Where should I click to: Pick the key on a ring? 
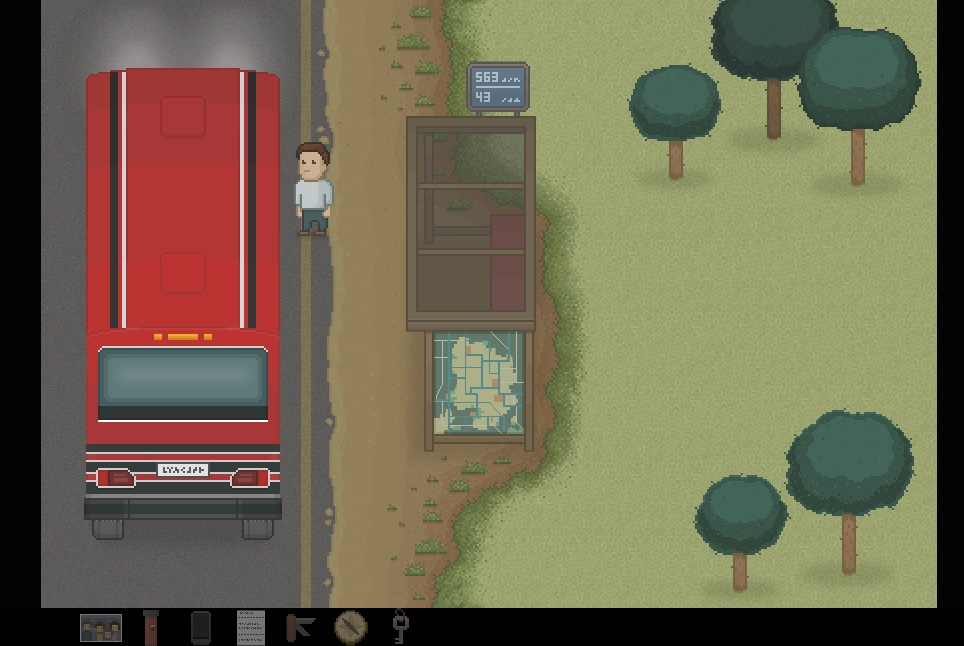[400, 626]
